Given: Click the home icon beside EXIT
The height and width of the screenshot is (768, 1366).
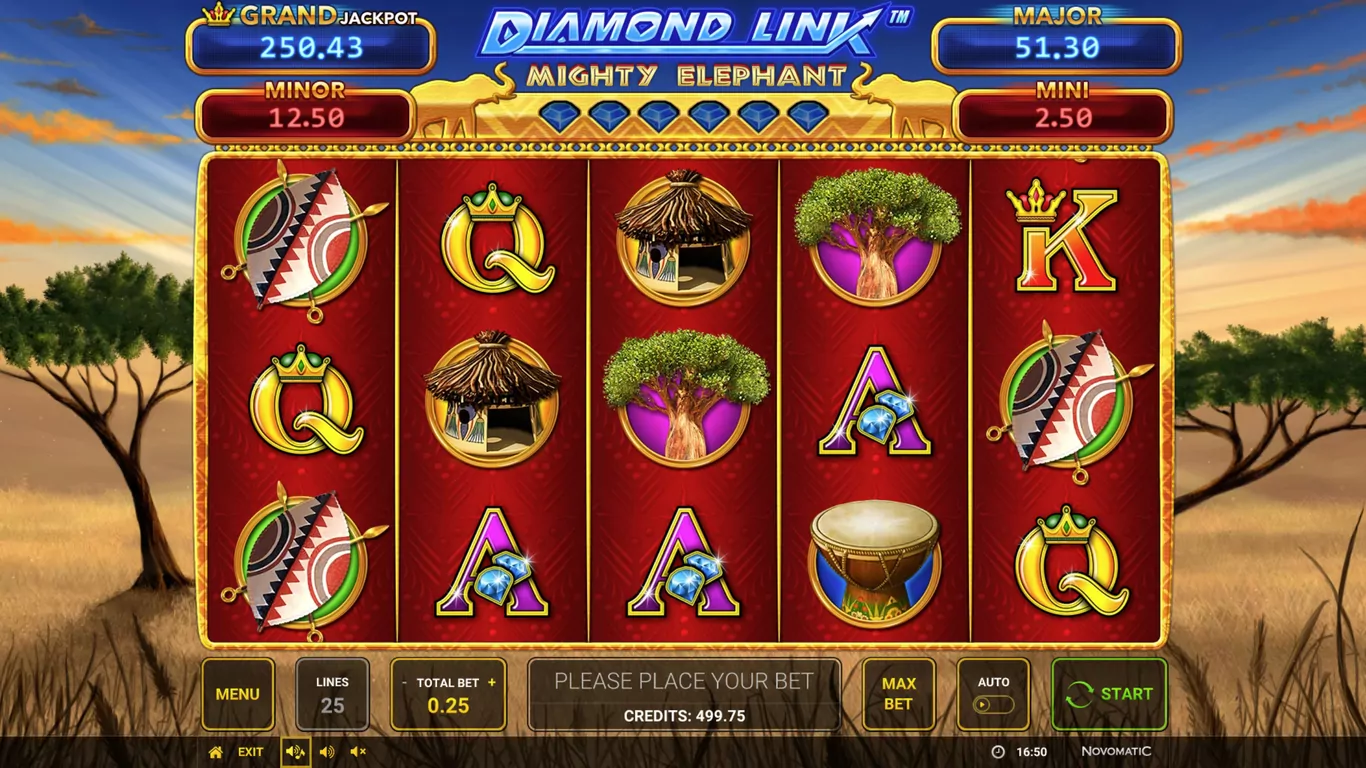Looking at the screenshot, I should pyautogui.click(x=215, y=752).
